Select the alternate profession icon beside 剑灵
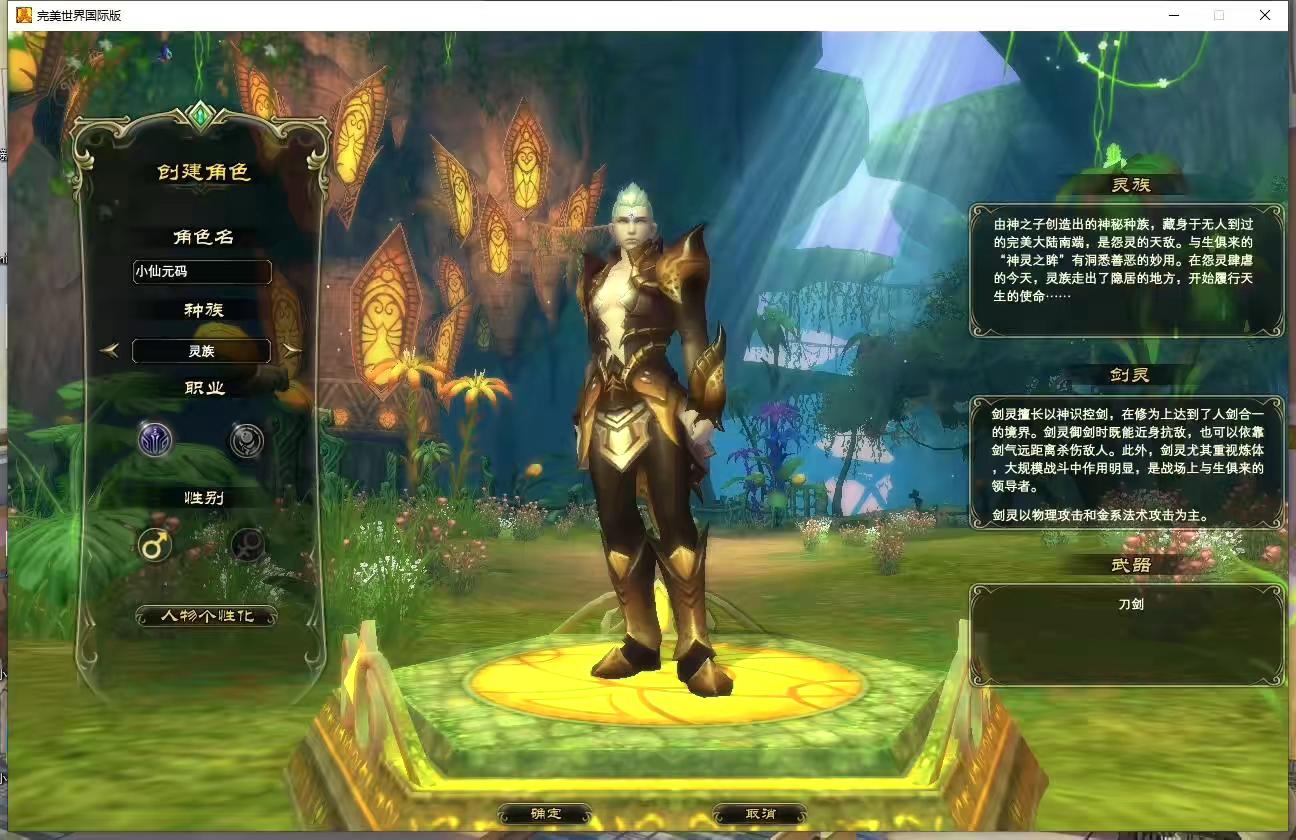Viewport: 1296px width, 840px height. [x=246, y=440]
